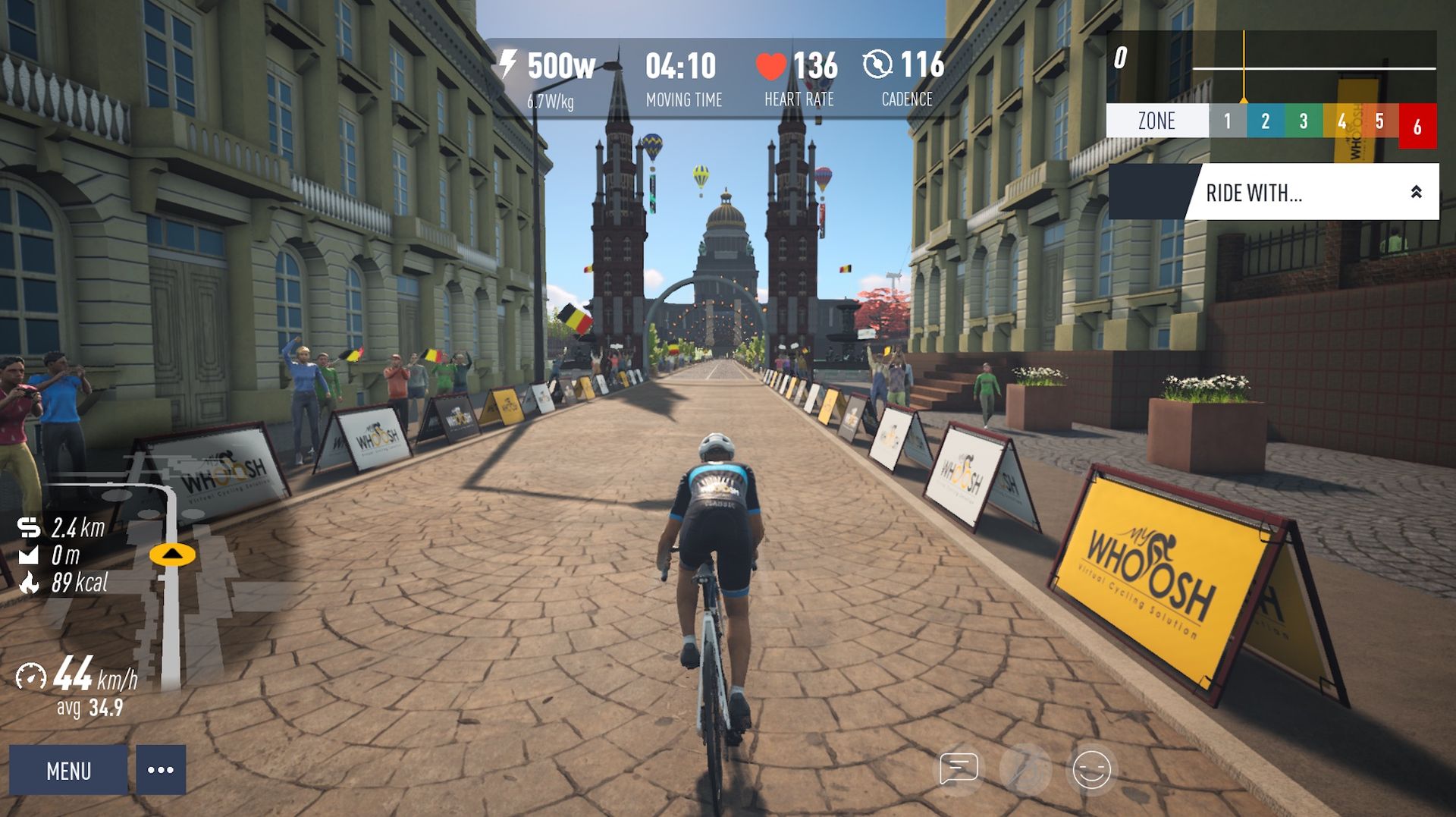Open the three-dot more options menu
Image resolution: width=1456 pixels, height=817 pixels.
(x=160, y=771)
